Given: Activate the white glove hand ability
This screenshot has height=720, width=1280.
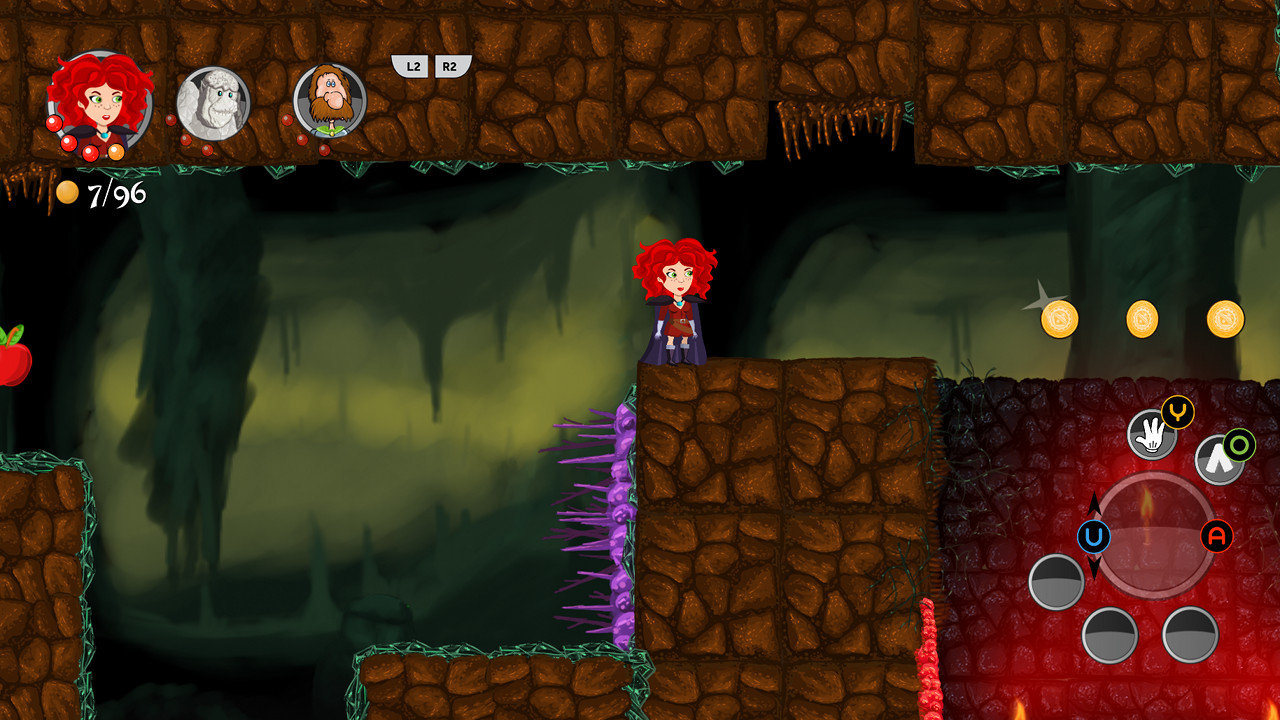Looking at the screenshot, I should [x=1151, y=435].
